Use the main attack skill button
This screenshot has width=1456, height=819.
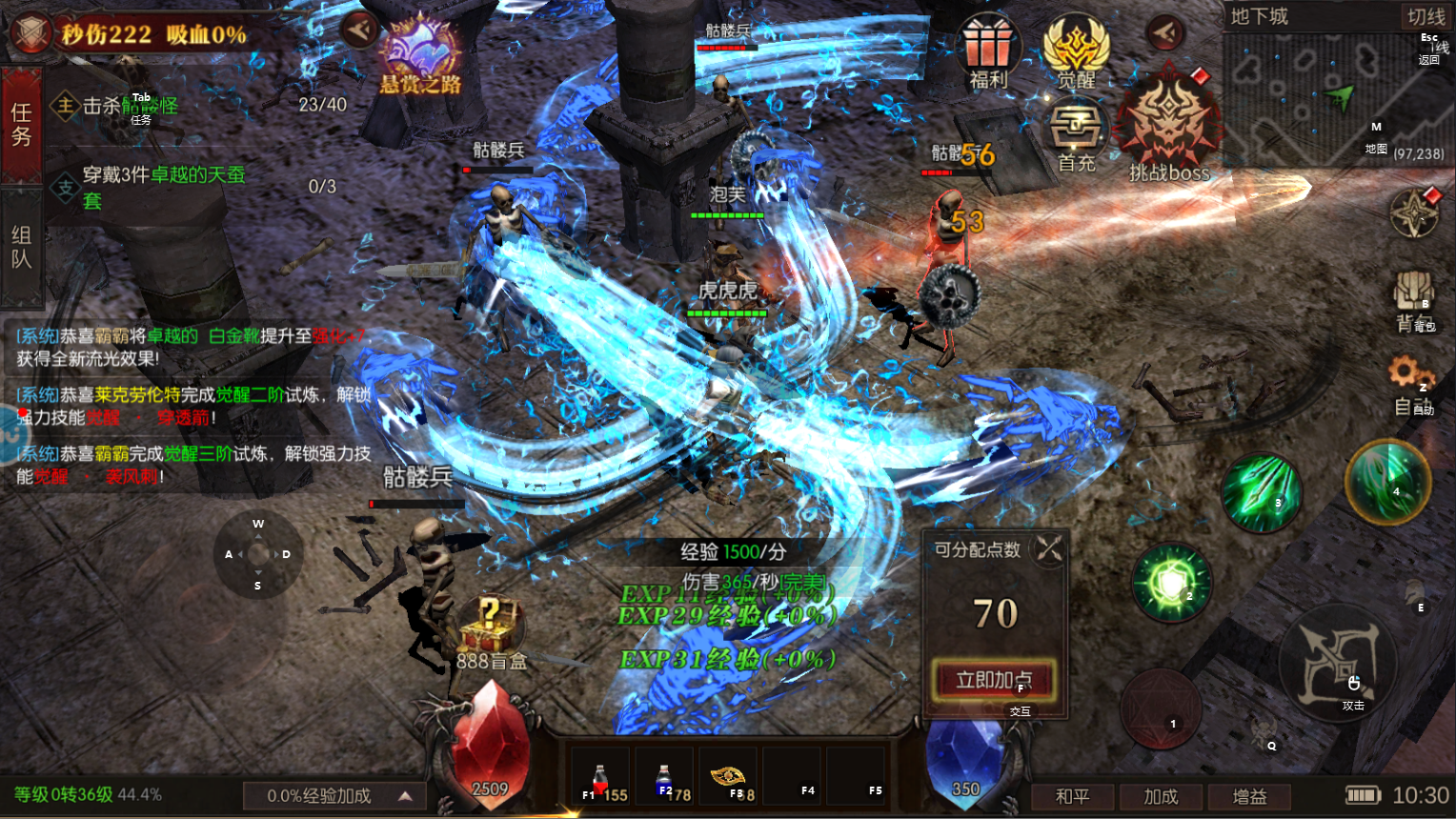(1338, 662)
